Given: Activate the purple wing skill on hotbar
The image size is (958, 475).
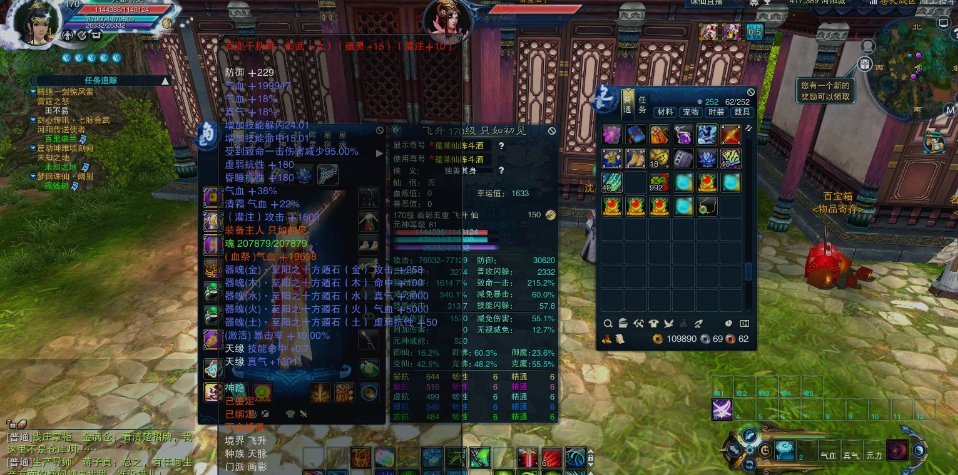Looking at the screenshot, I should click(x=723, y=409).
